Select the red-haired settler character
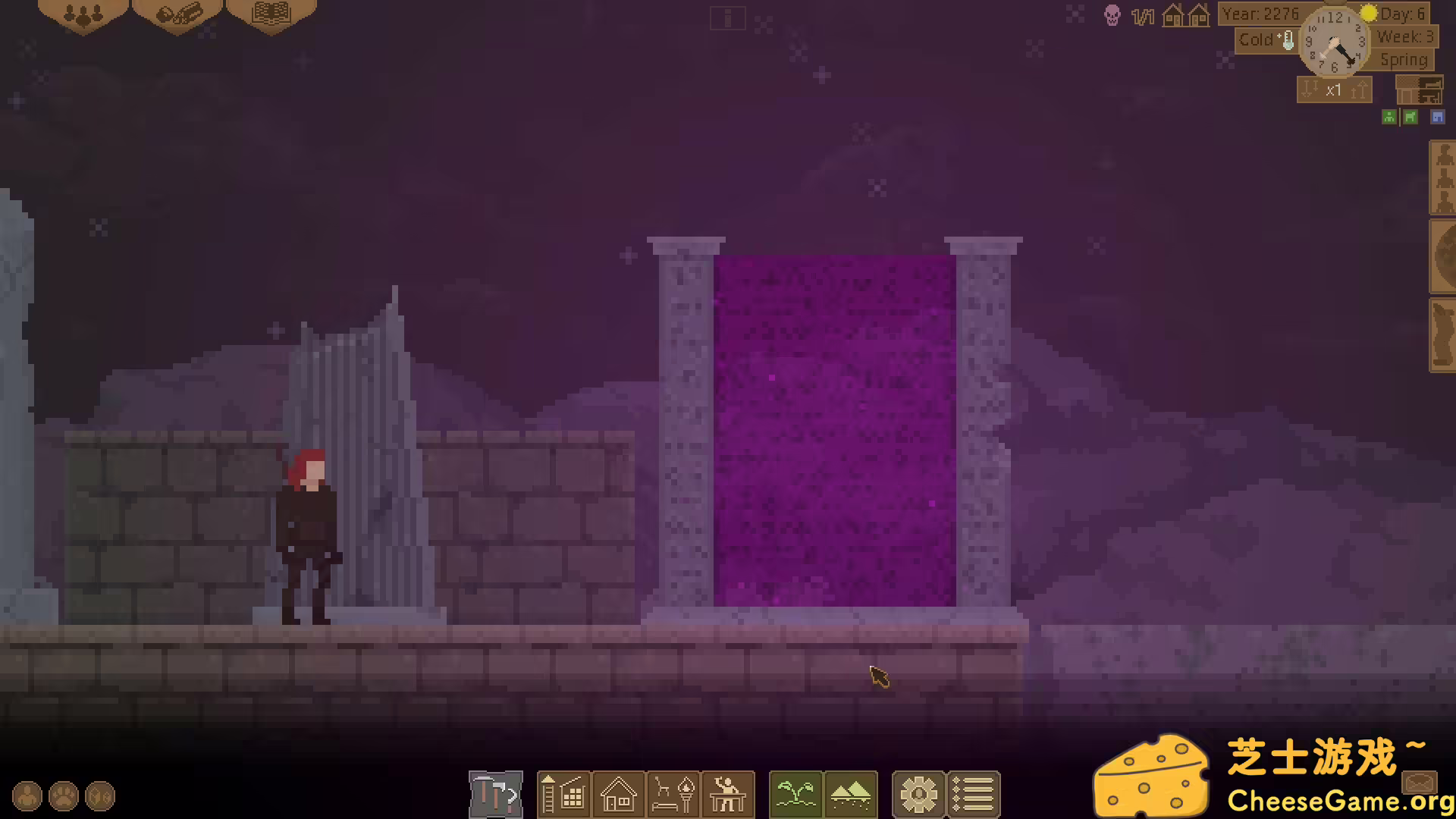 306,531
